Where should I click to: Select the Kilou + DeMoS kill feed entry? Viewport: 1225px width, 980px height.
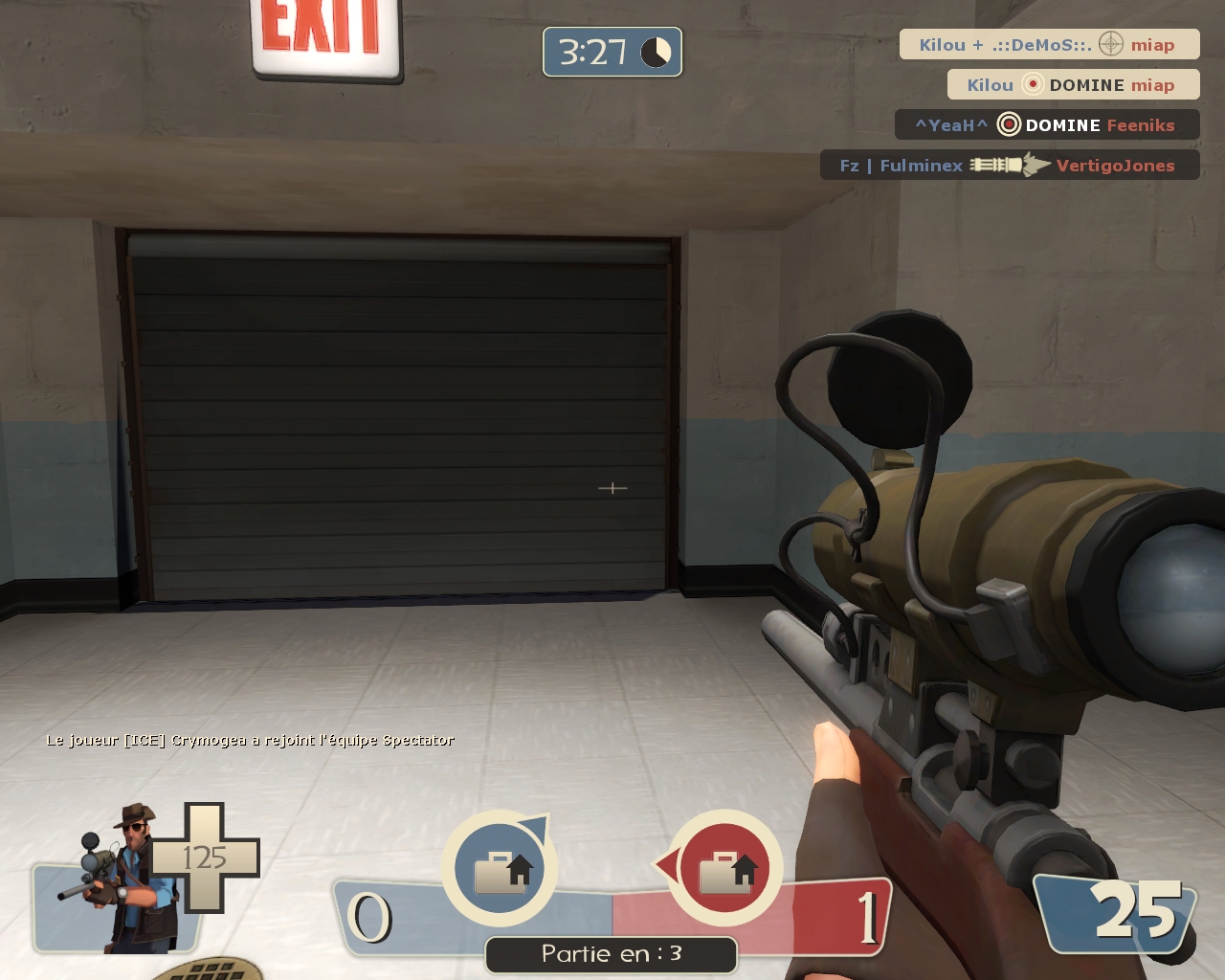pyautogui.click(x=1048, y=45)
